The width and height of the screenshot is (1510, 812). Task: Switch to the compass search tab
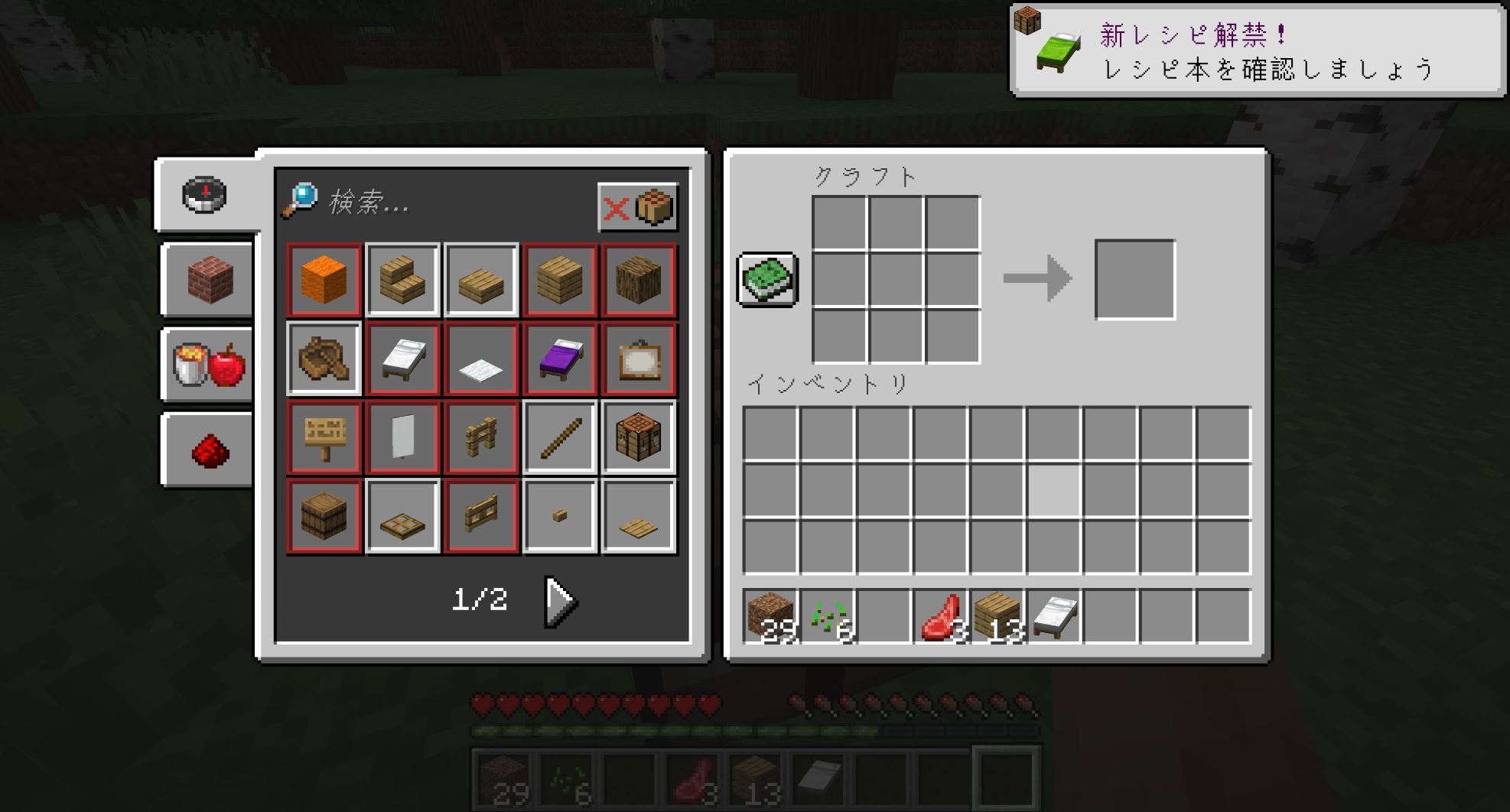(204, 195)
